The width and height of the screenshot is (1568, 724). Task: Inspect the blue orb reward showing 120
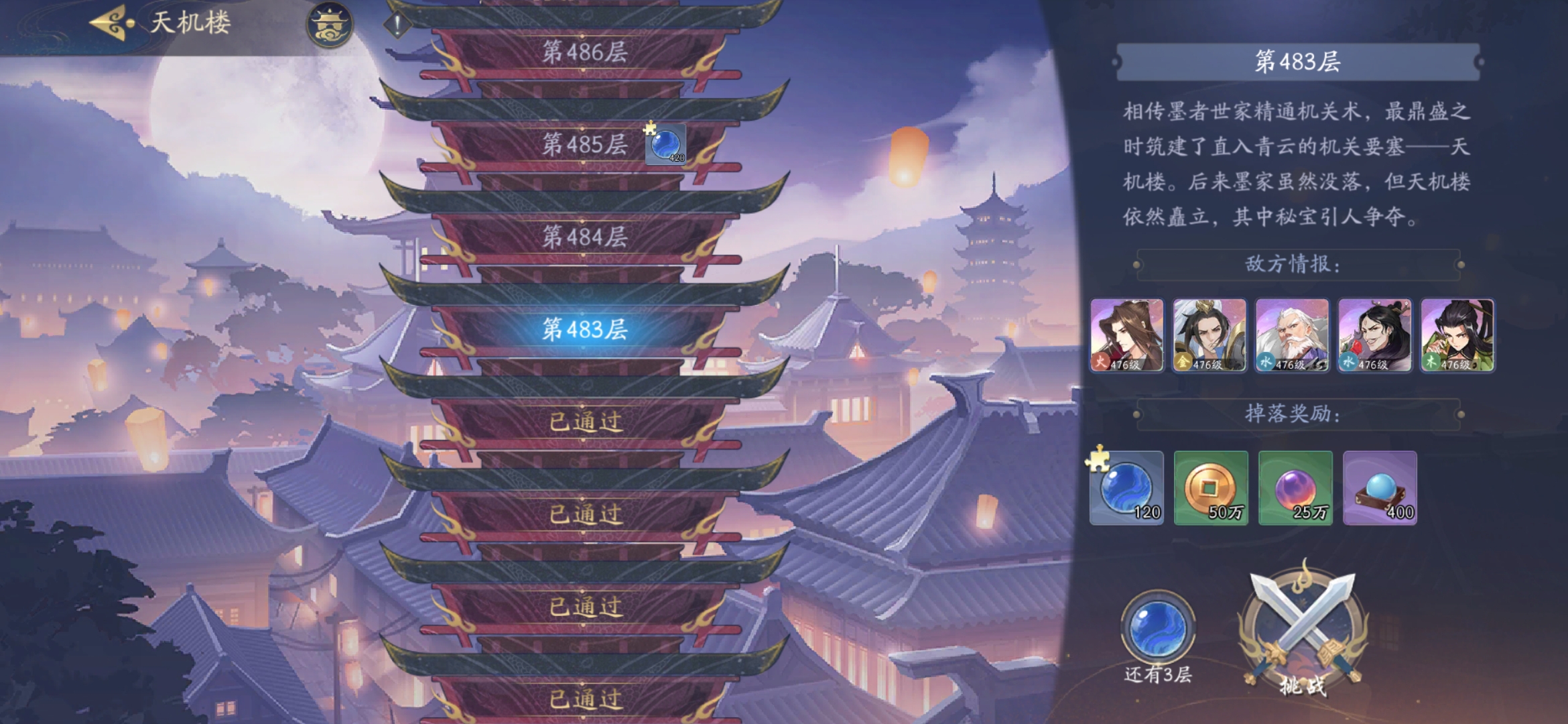coord(1126,488)
